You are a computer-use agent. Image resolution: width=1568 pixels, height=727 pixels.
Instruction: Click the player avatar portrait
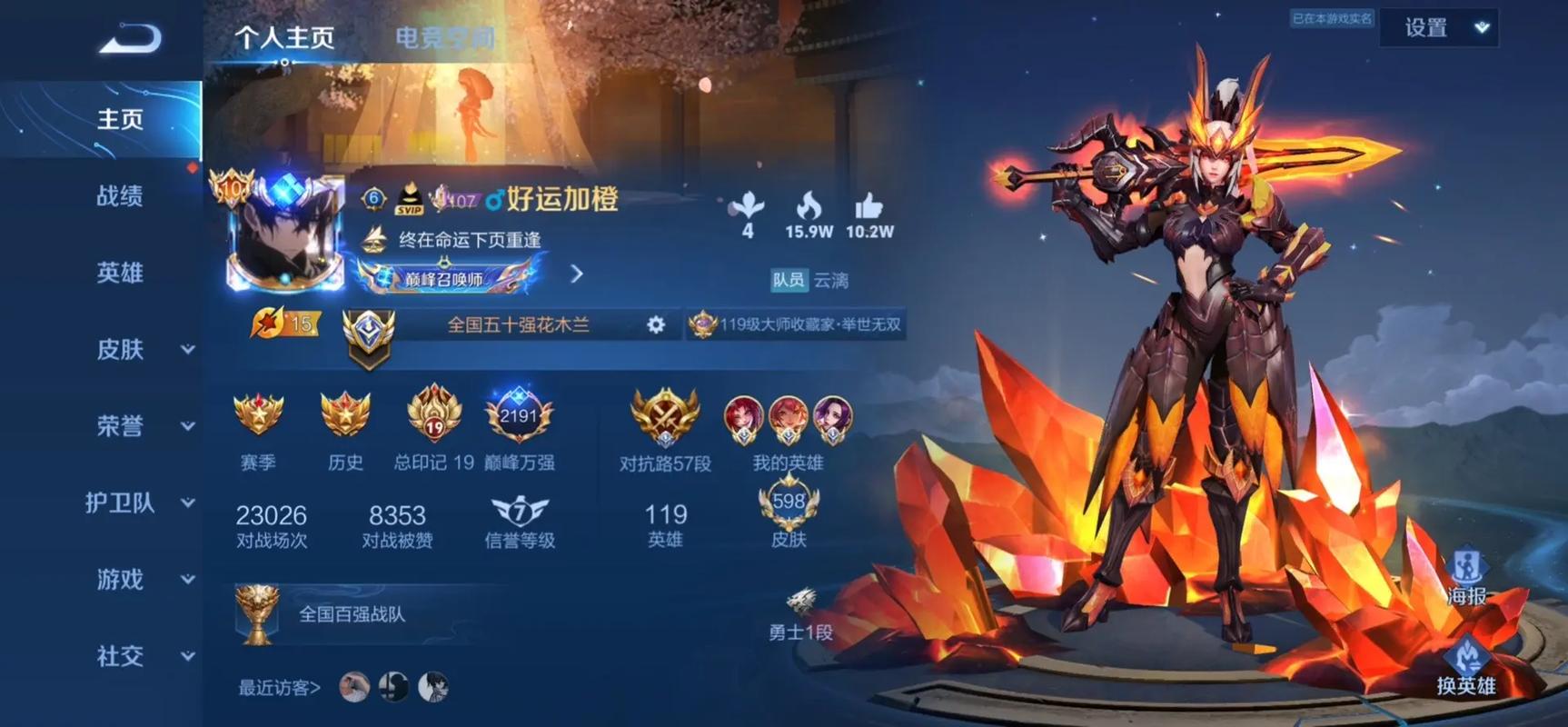click(282, 238)
